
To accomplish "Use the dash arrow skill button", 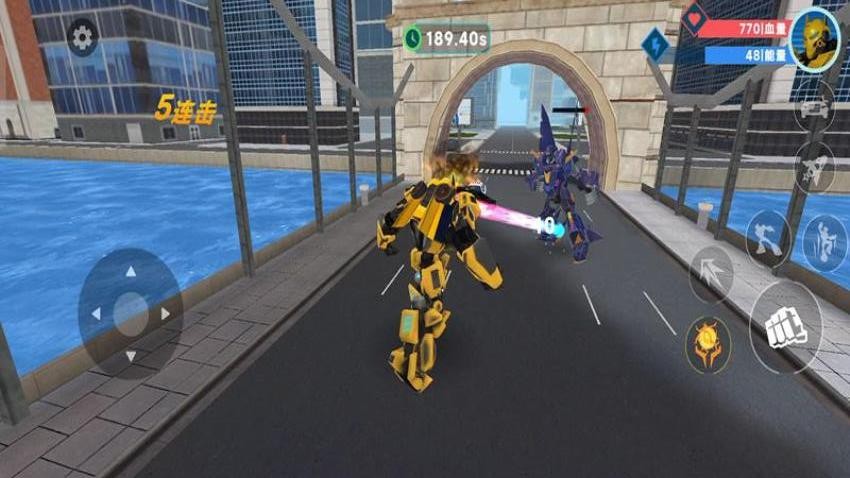I will tap(711, 273).
